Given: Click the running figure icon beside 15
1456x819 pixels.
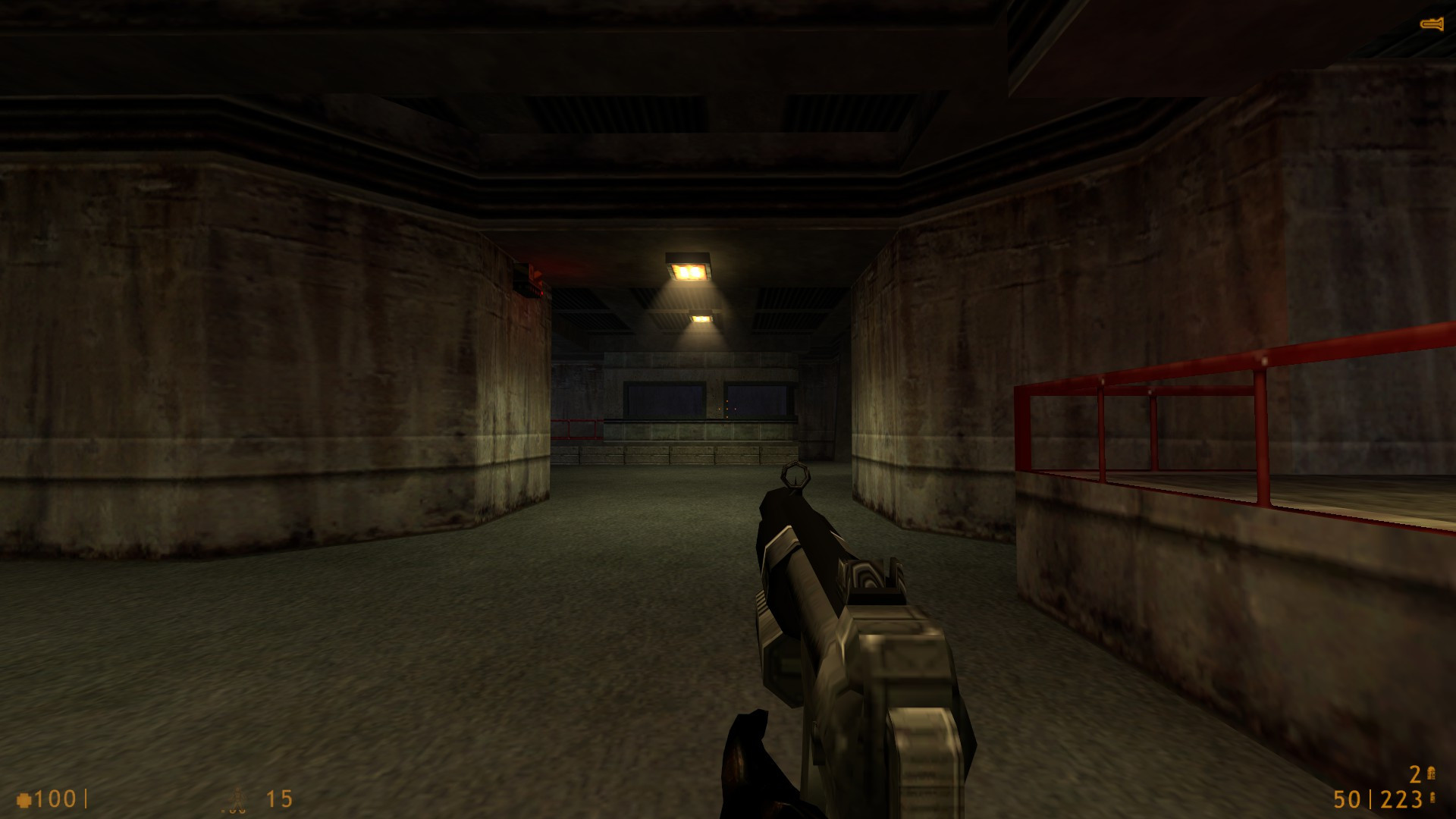Looking at the screenshot, I should pyautogui.click(x=237, y=798).
